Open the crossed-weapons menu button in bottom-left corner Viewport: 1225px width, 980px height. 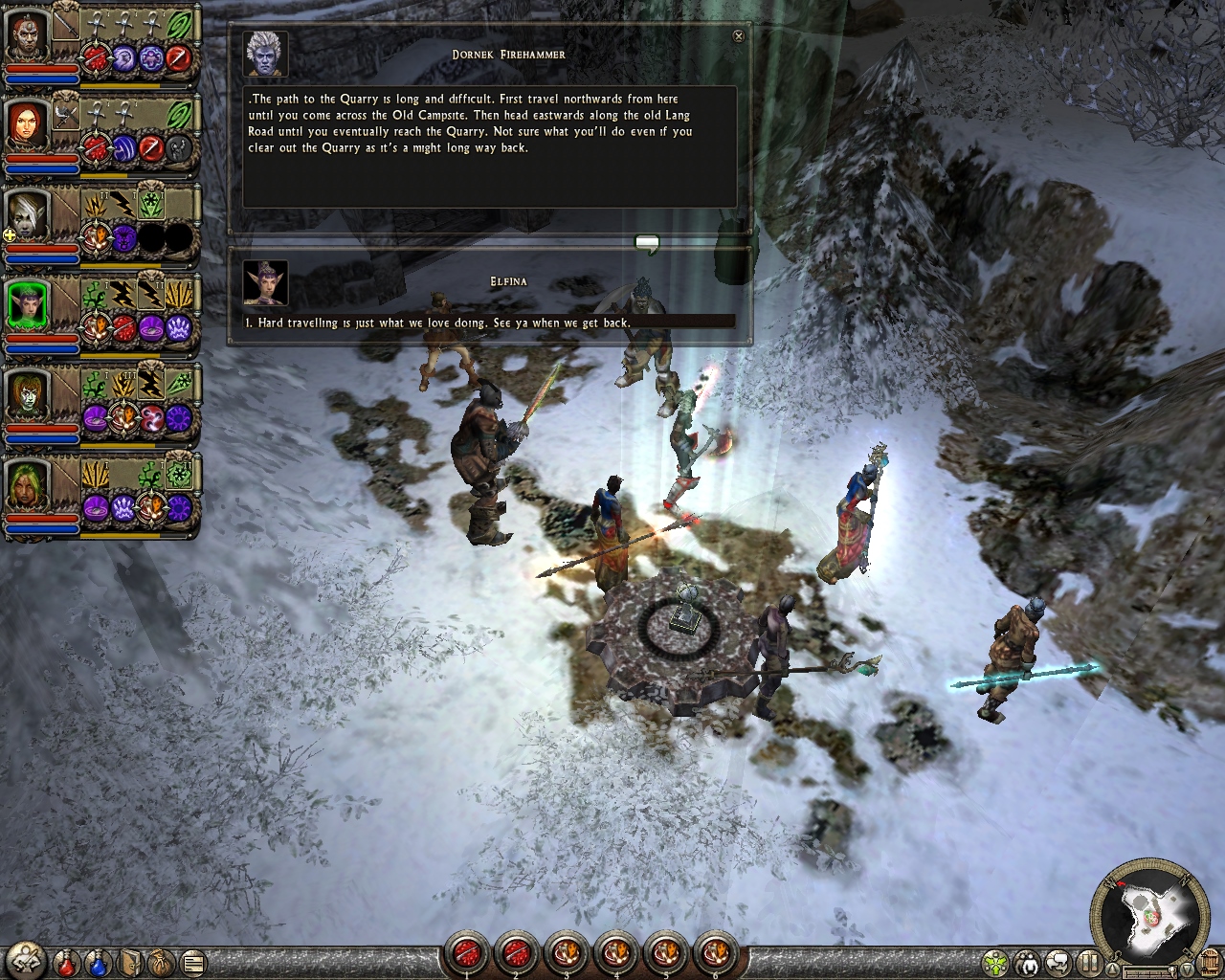click(27, 960)
